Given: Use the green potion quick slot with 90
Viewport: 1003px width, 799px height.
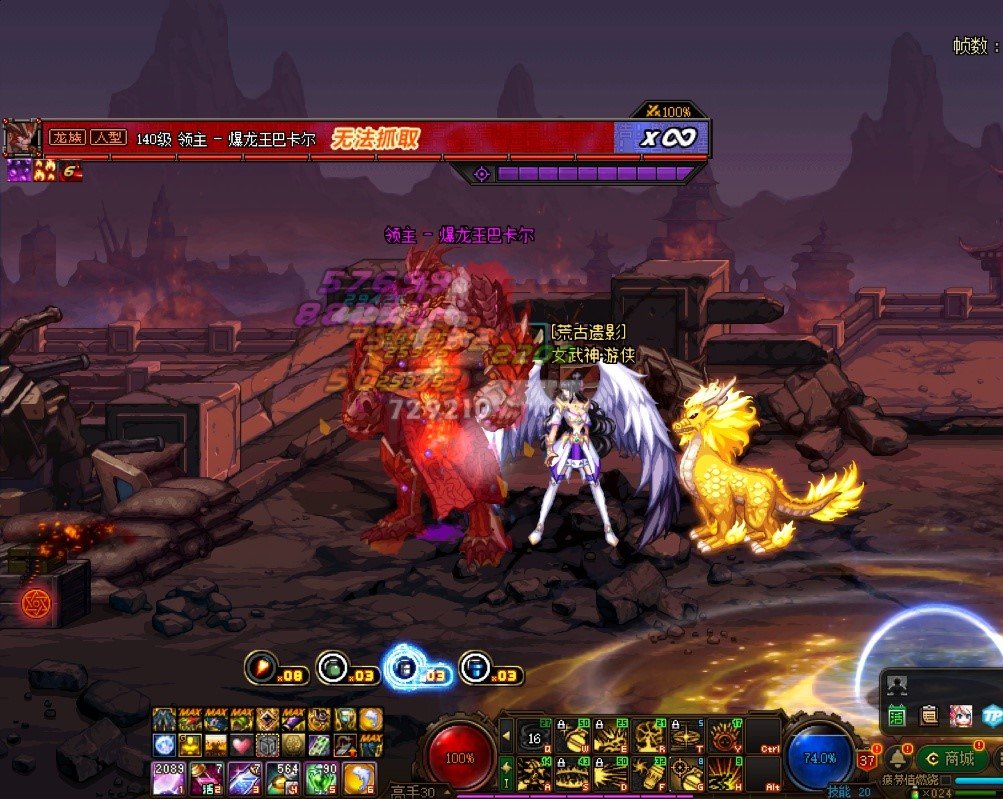Looking at the screenshot, I should tap(321, 778).
